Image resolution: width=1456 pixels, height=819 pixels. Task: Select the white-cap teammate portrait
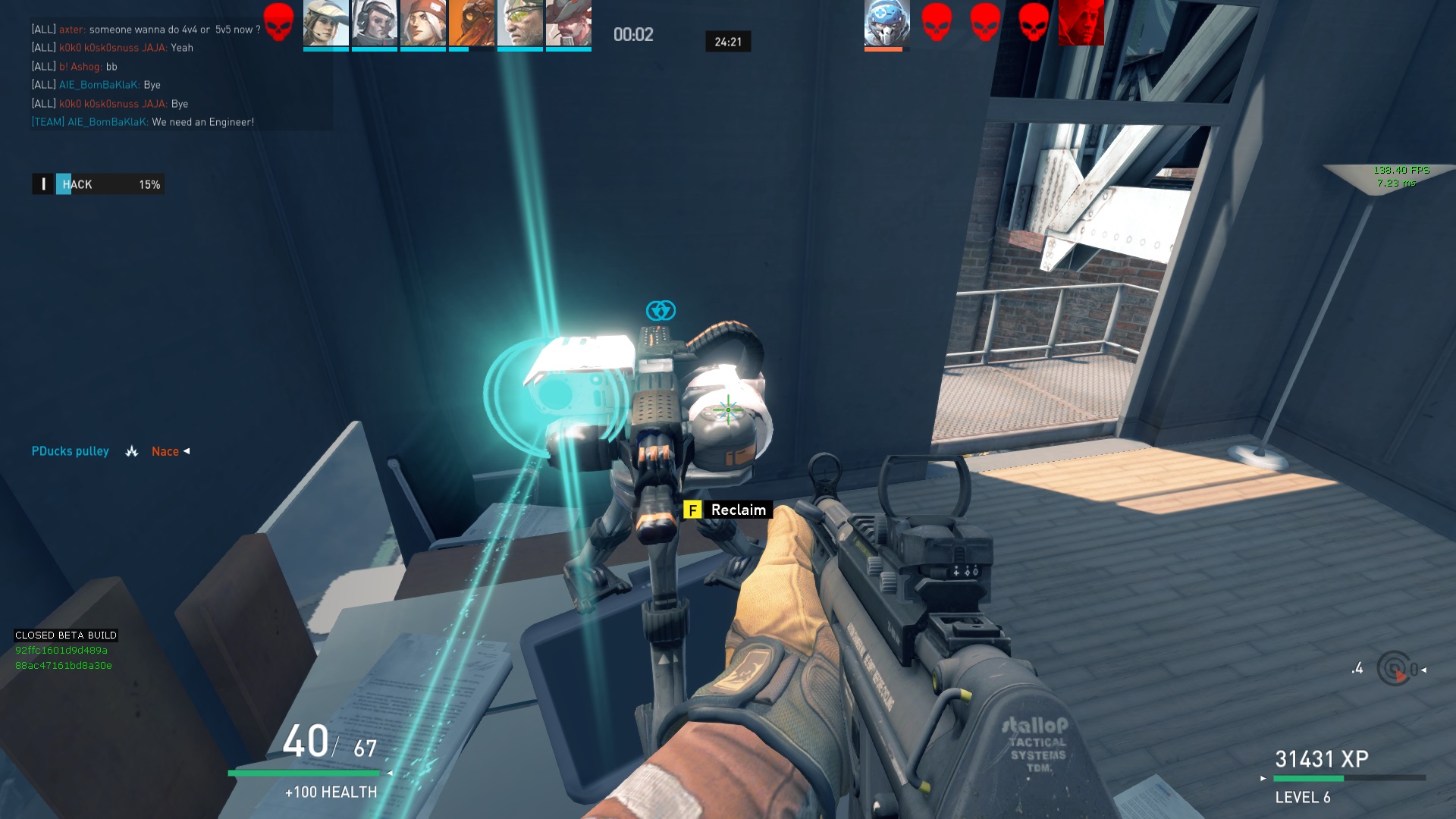(x=326, y=24)
